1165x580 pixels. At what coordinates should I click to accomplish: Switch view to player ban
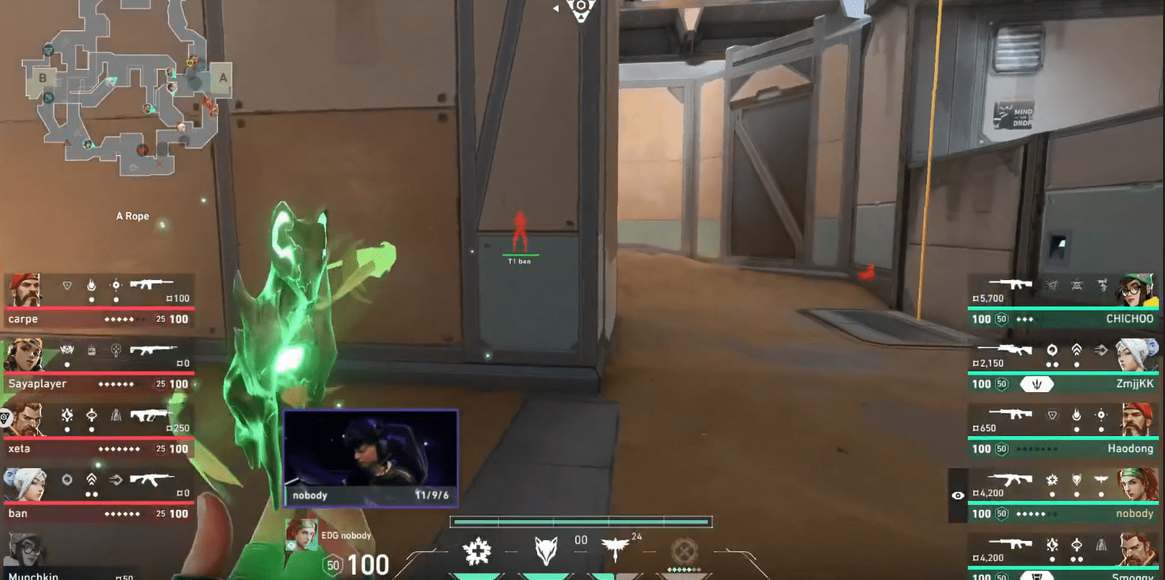click(98, 495)
